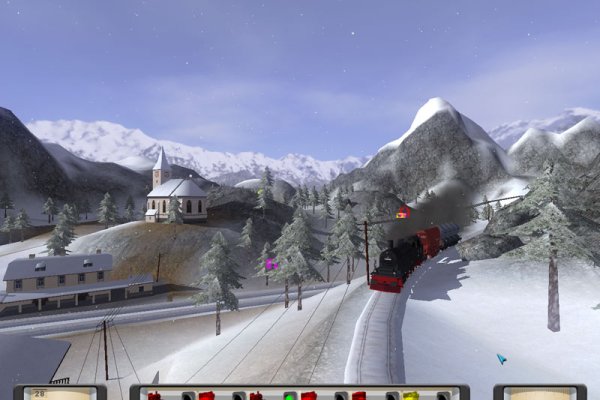Screen dimensions: 600x400
Task: Select the yellow wagon icon in the bottom bar
Action: tap(411, 396)
